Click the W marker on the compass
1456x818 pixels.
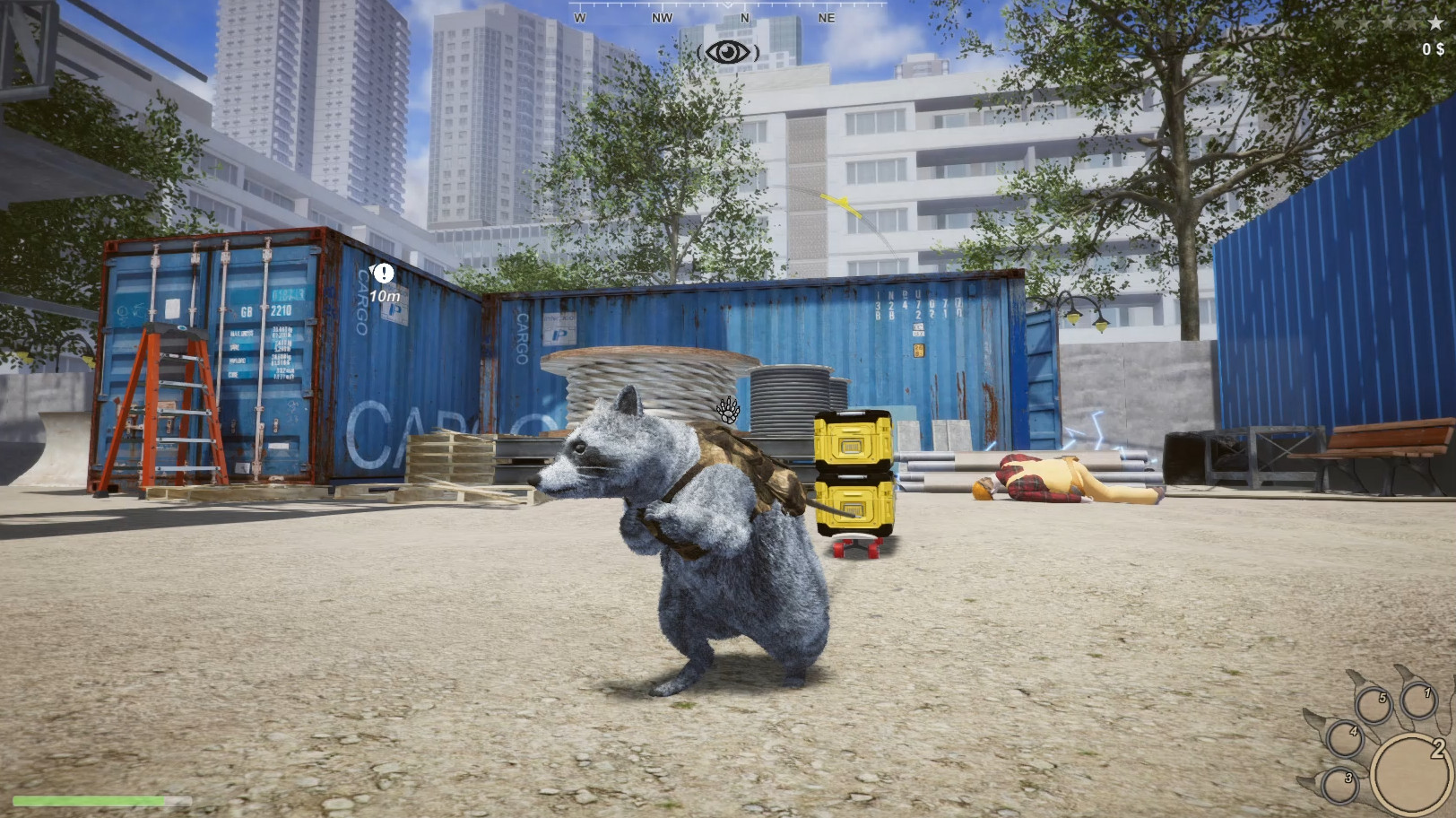pyautogui.click(x=581, y=16)
